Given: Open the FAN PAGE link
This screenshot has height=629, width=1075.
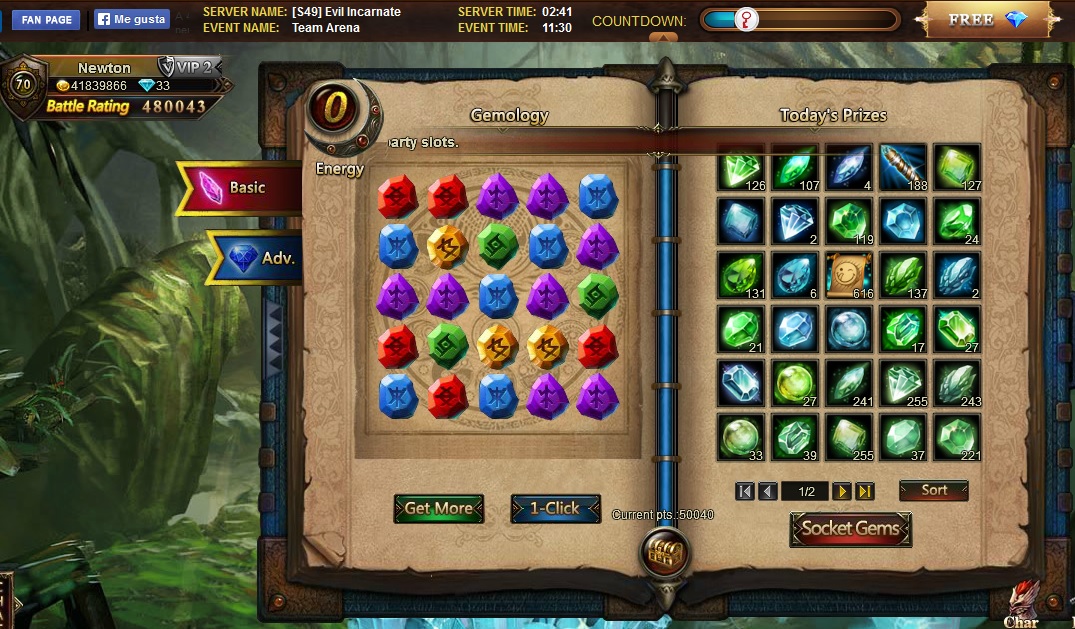Looking at the screenshot, I should pos(45,19).
